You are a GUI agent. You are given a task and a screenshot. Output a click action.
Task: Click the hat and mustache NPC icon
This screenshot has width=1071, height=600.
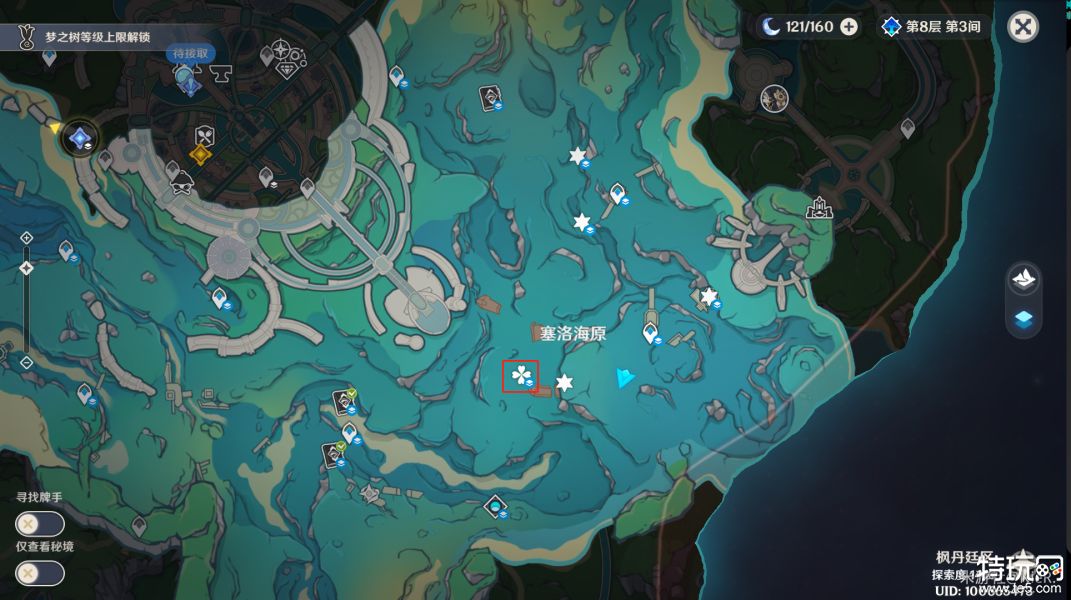pos(181,184)
